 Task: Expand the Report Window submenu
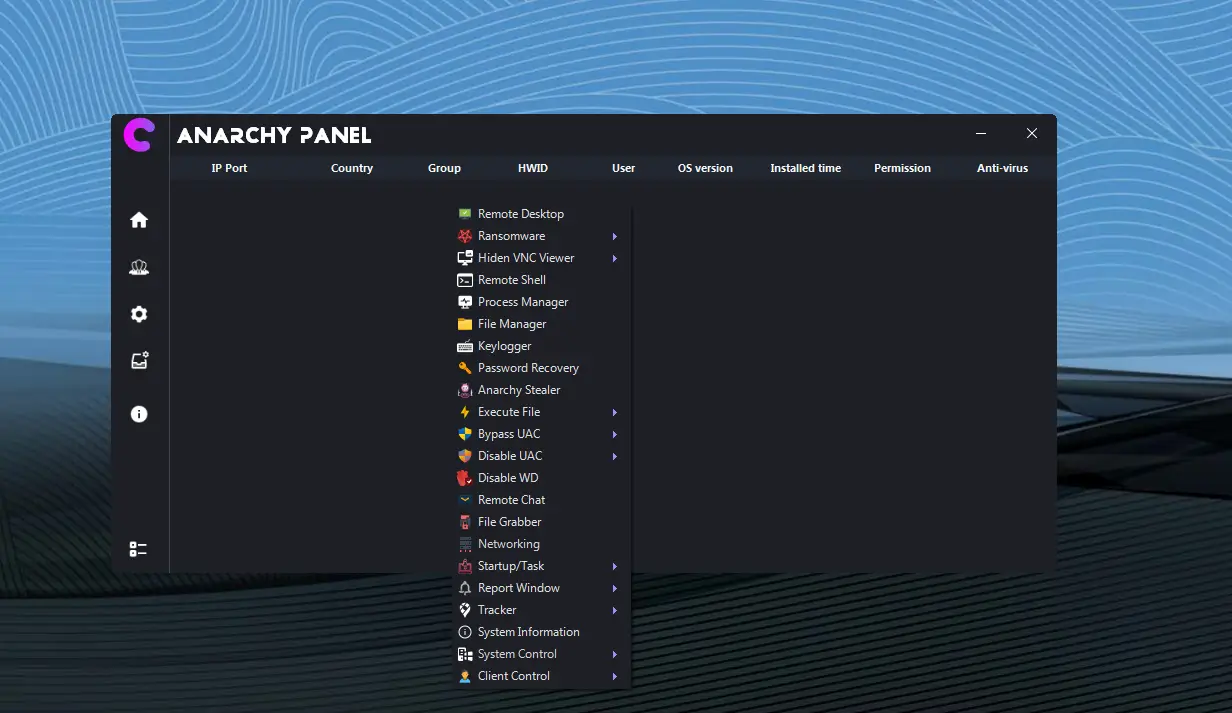pos(518,588)
